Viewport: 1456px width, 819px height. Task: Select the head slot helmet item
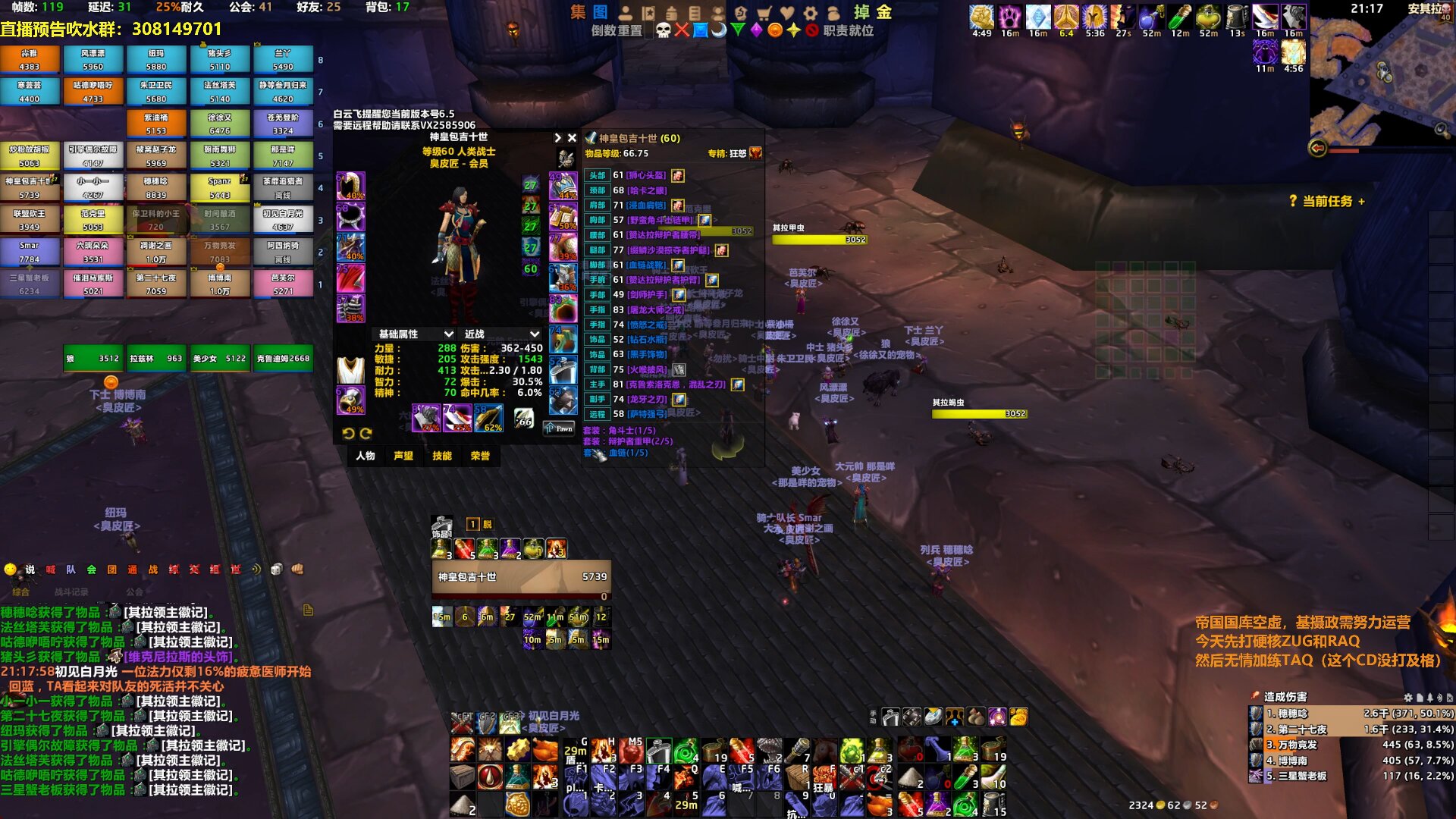click(350, 187)
